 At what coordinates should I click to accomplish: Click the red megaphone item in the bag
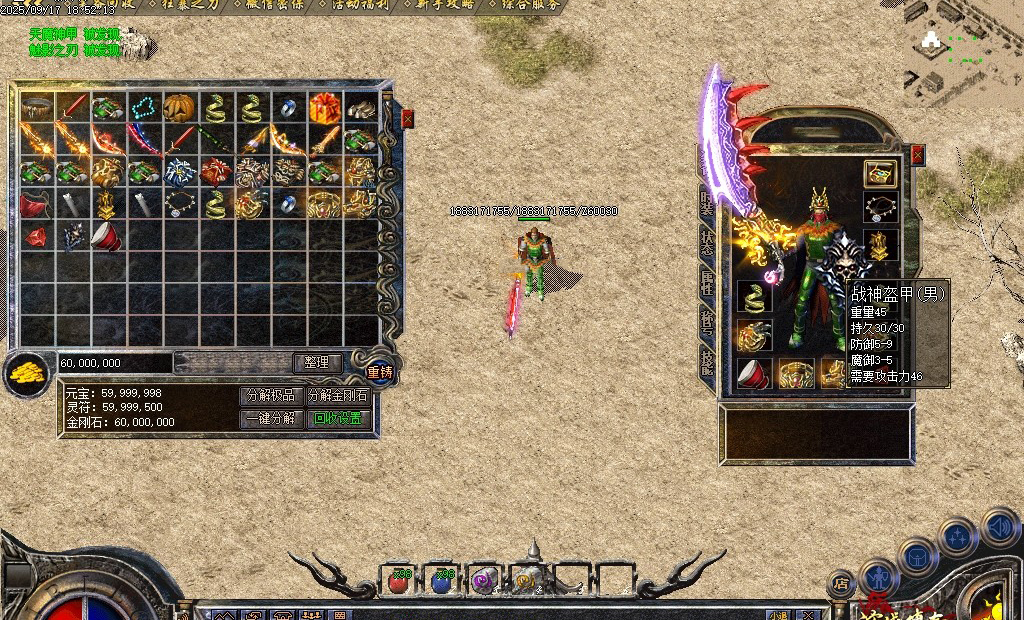(105, 237)
